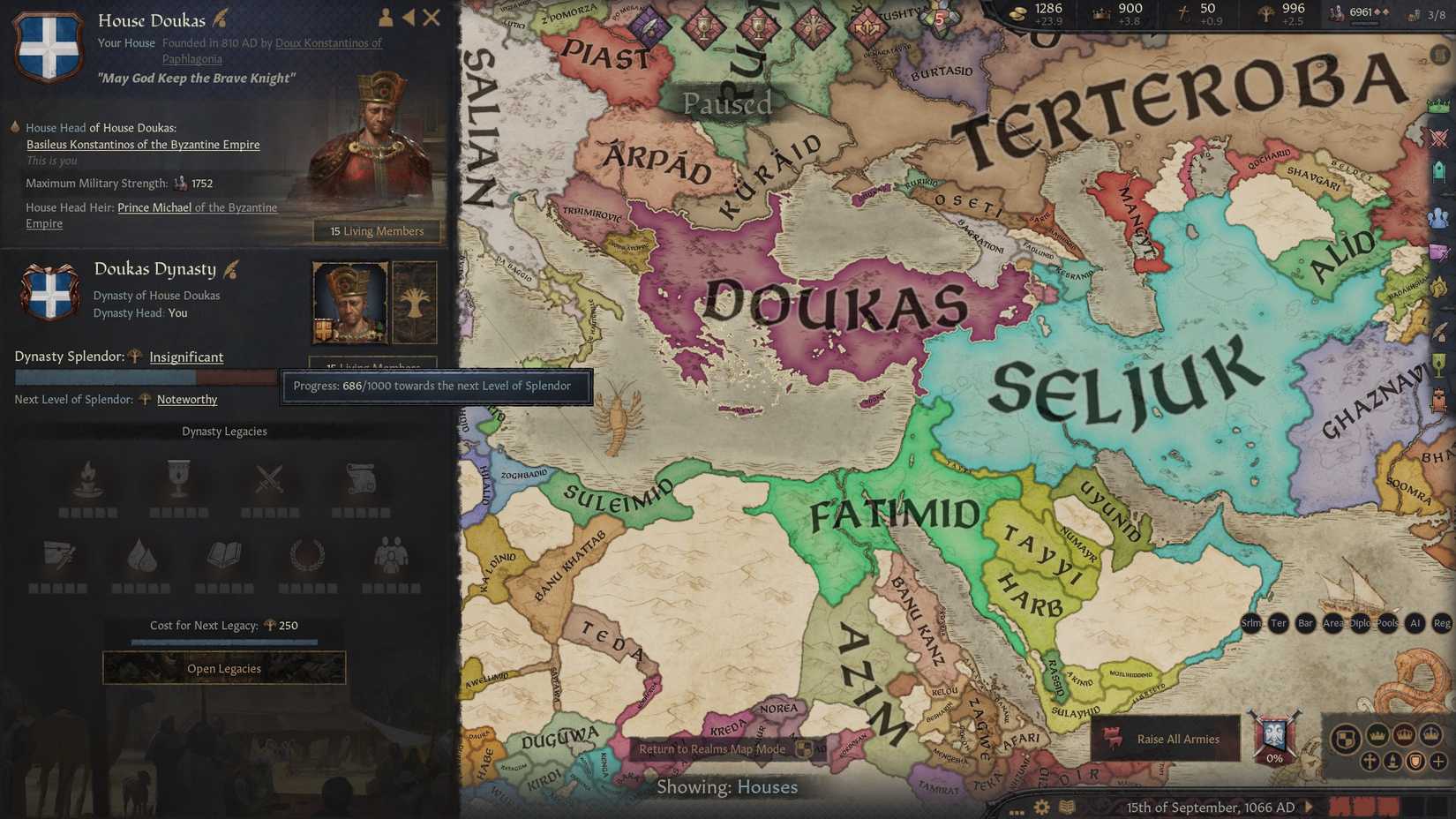The image size is (1456, 819).
Task: Toggle the Diplo map mode
Action: click(1359, 623)
